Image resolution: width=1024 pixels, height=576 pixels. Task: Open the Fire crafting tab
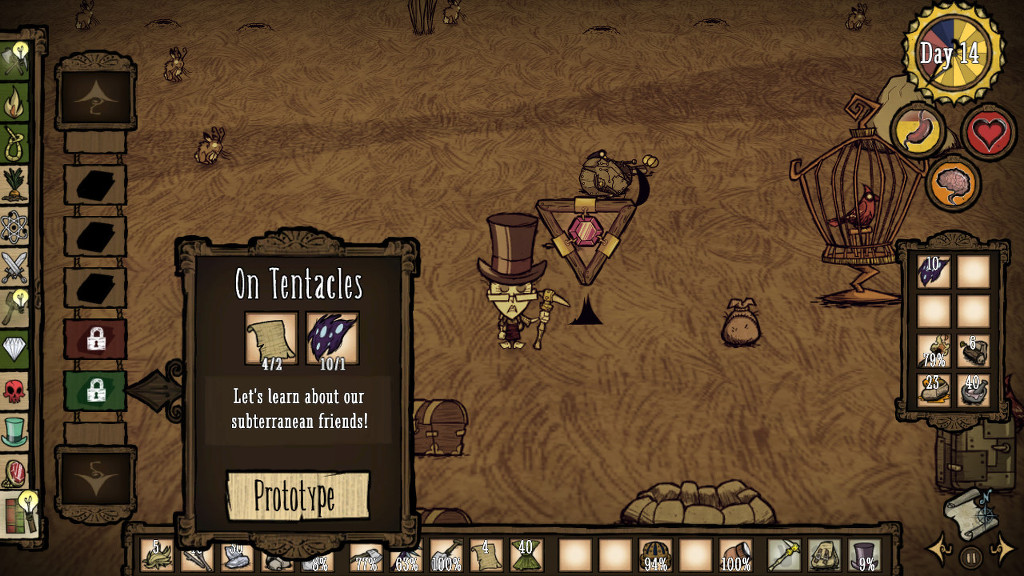pyautogui.click(x=15, y=102)
